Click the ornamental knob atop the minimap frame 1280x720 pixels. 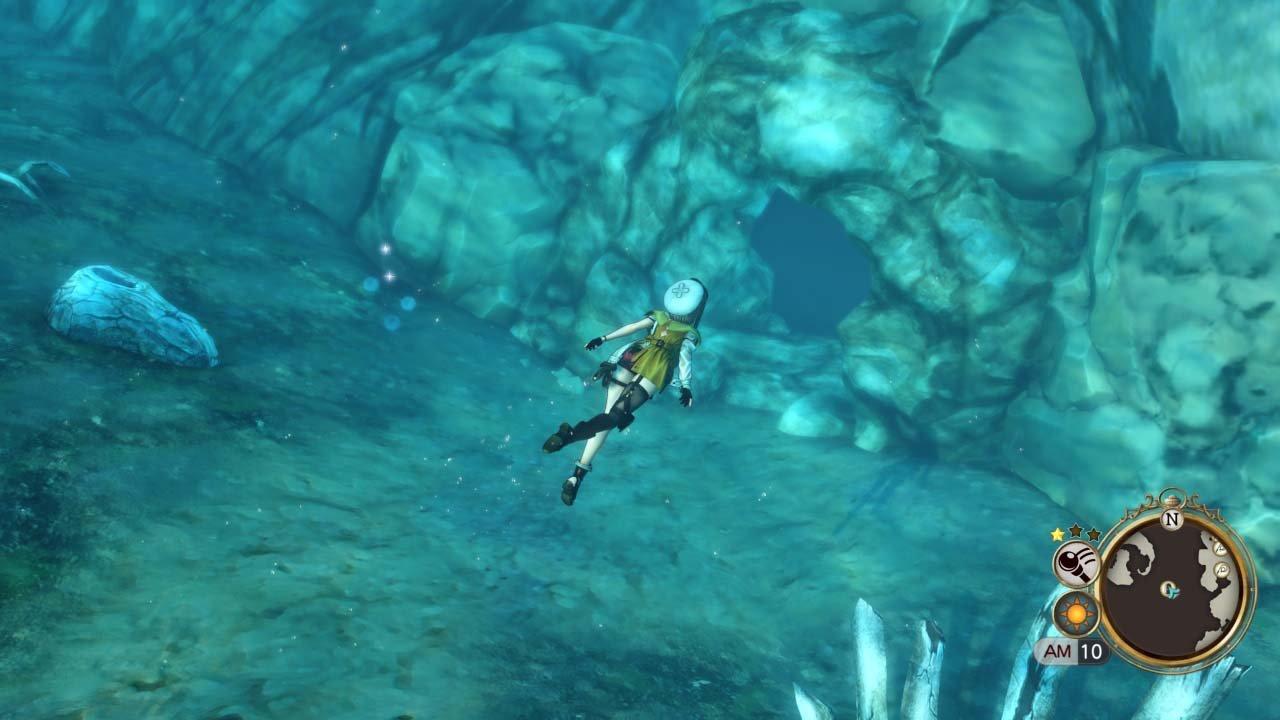(x=1173, y=498)
